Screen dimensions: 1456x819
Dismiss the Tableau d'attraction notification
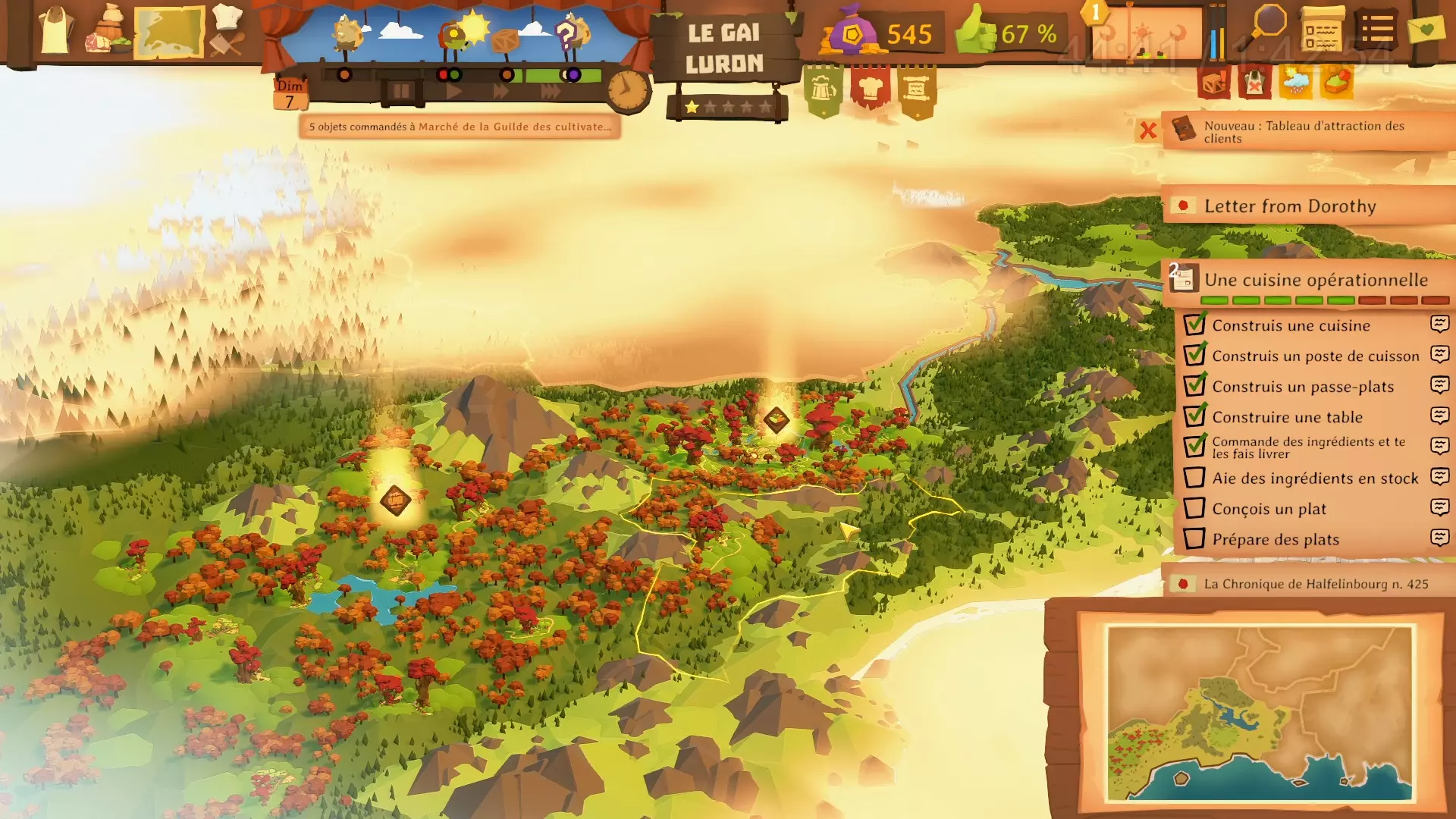(1147, 130)
